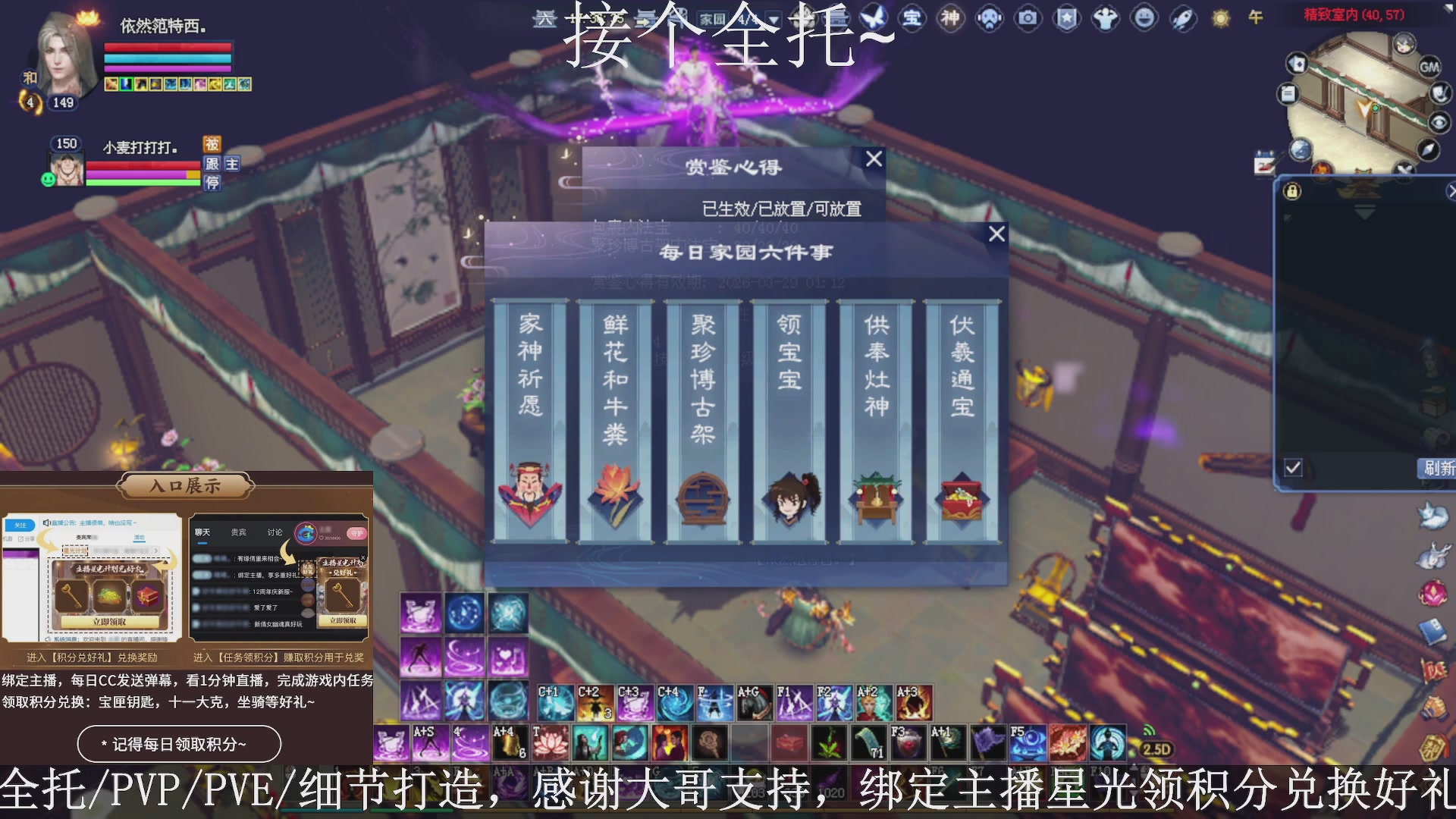Click the 停 toggle near 小麦打打打
Viewport: 1456px width, 819px height.
[x=212, y=181]
